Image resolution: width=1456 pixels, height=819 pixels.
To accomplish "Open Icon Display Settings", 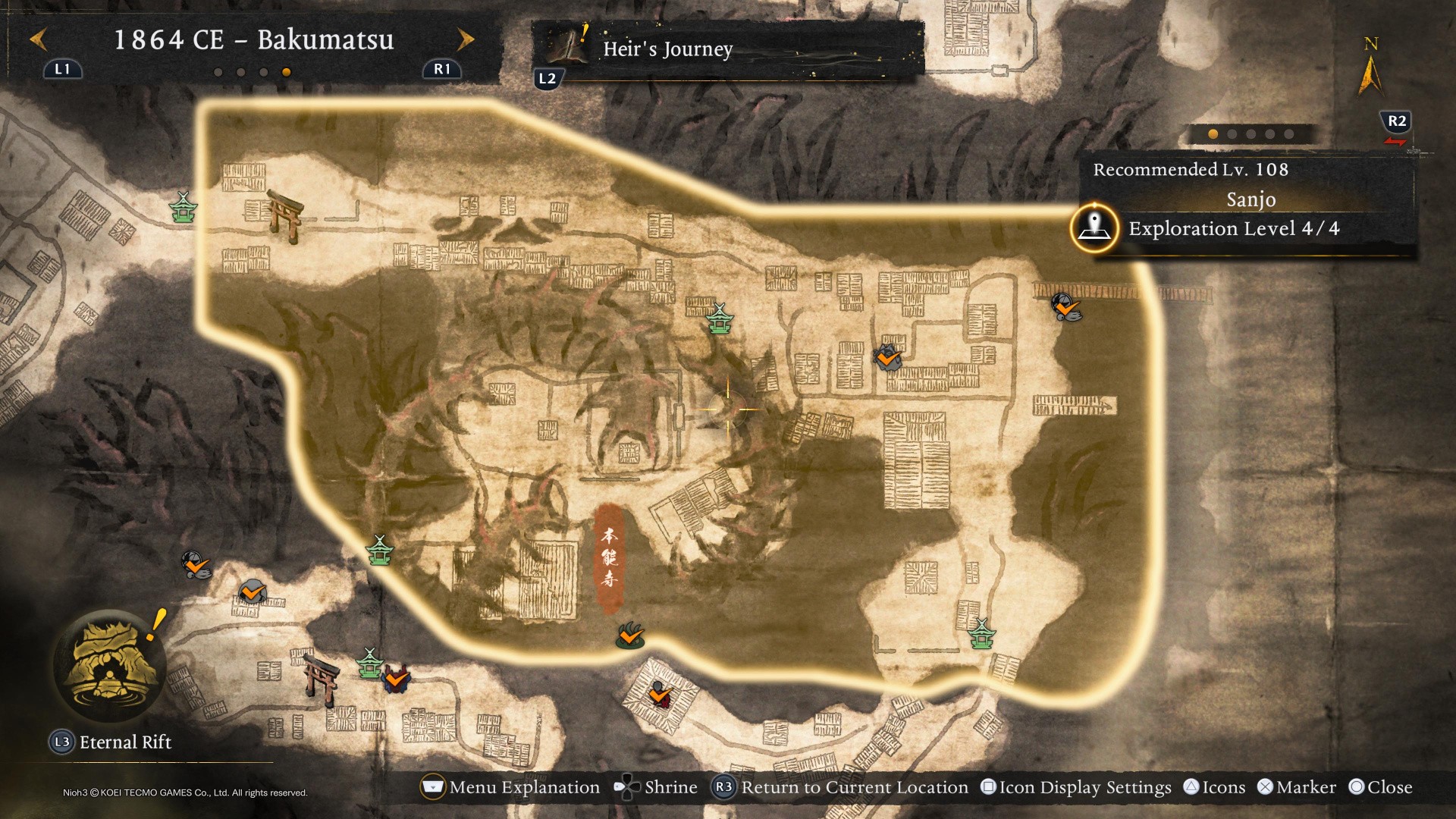I will (x=1076, y=787).
